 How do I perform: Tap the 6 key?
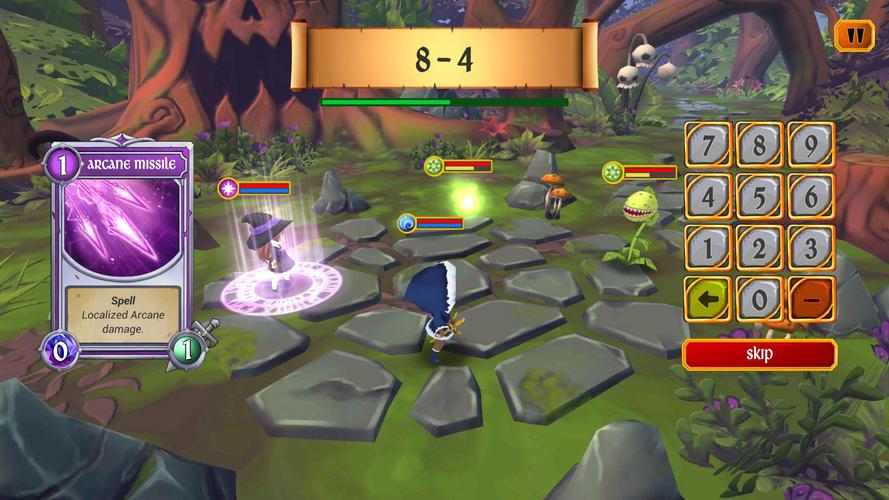point(811,196)
